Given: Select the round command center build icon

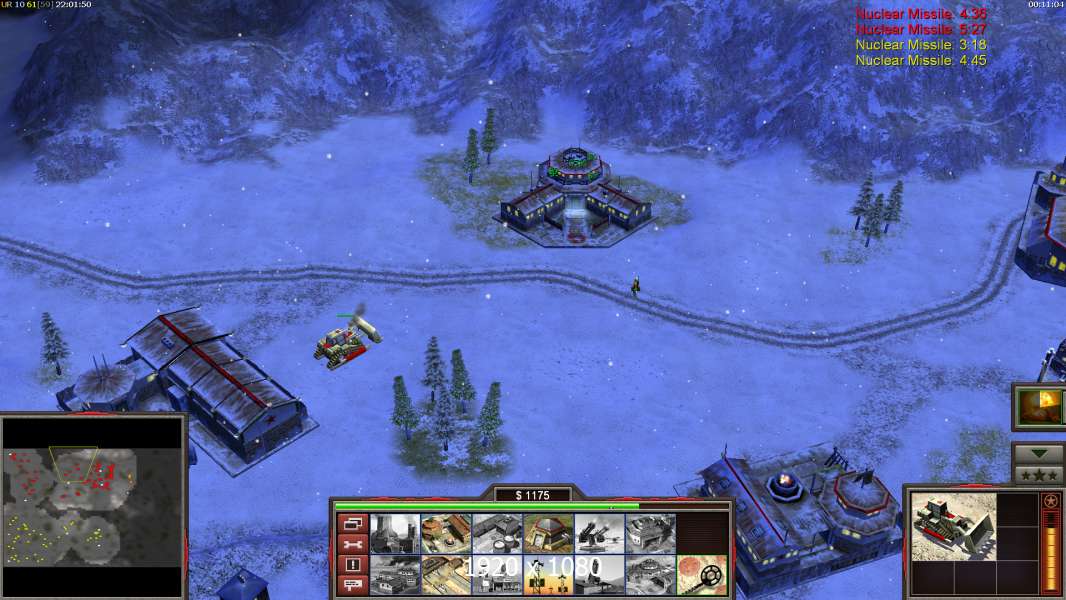Looking at the screenshot, I should click(649, 575).
